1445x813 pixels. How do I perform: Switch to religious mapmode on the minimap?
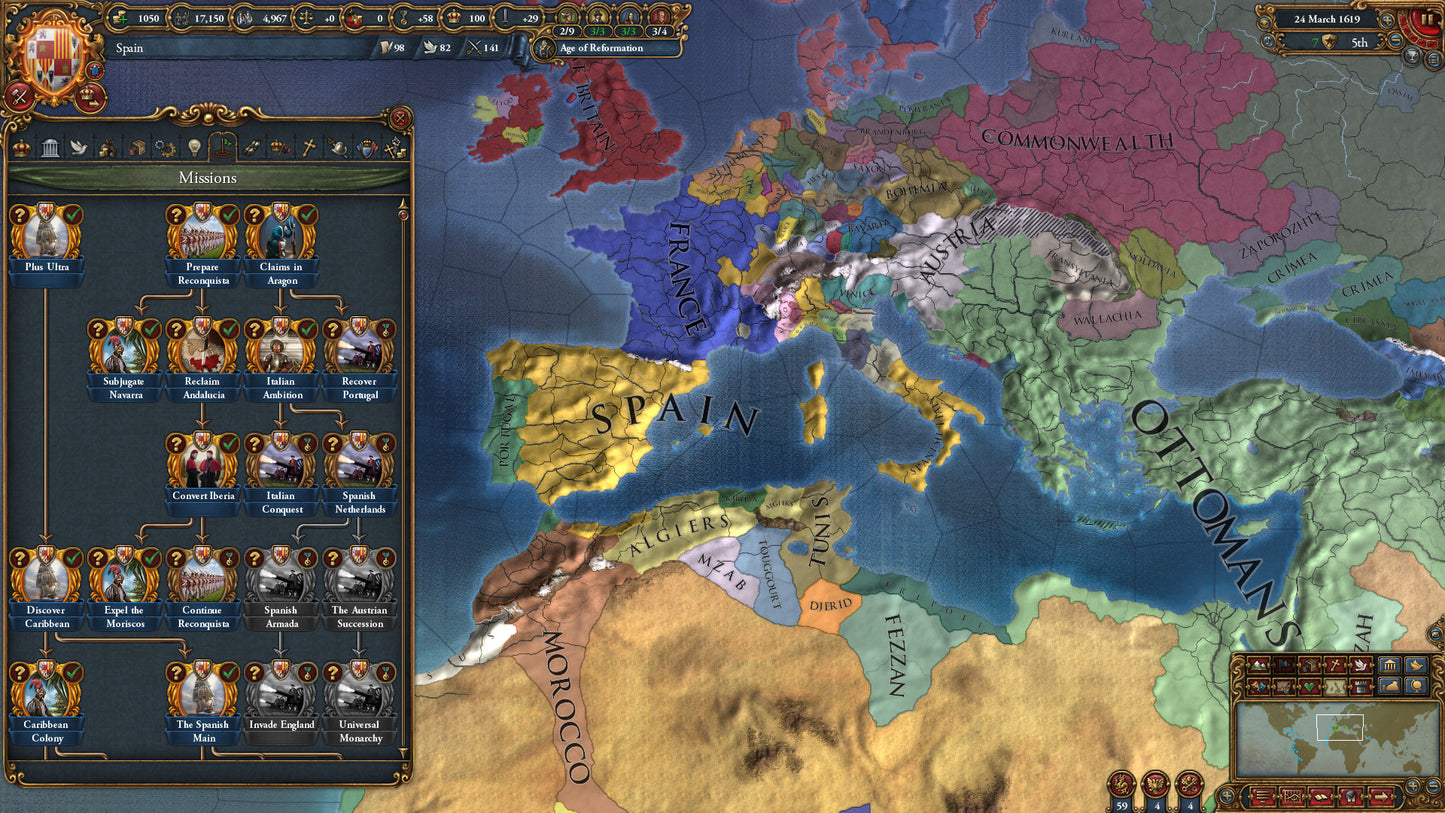pyautogui.click(x=1334, y=665)
